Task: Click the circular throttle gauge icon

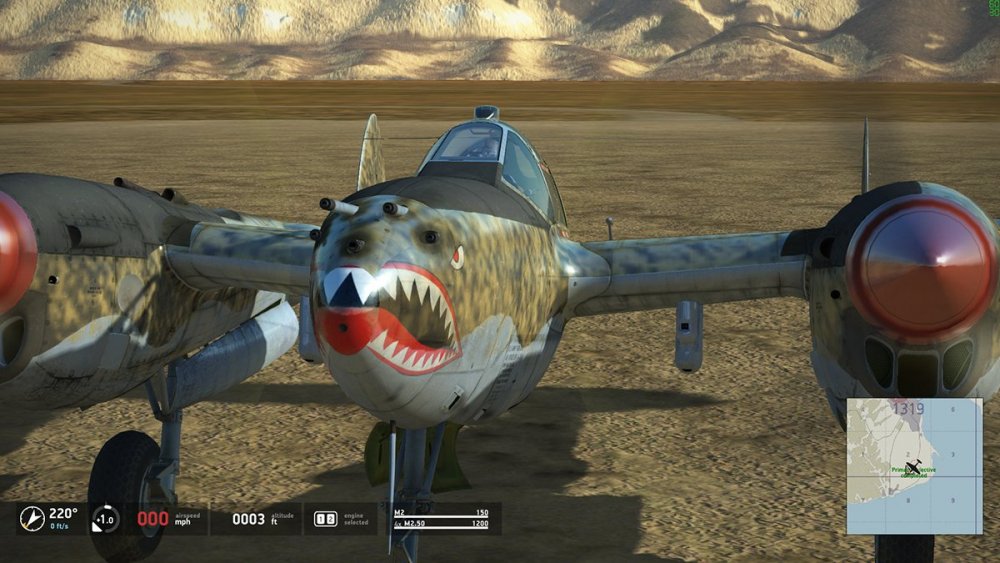Action: coord(105,519)
